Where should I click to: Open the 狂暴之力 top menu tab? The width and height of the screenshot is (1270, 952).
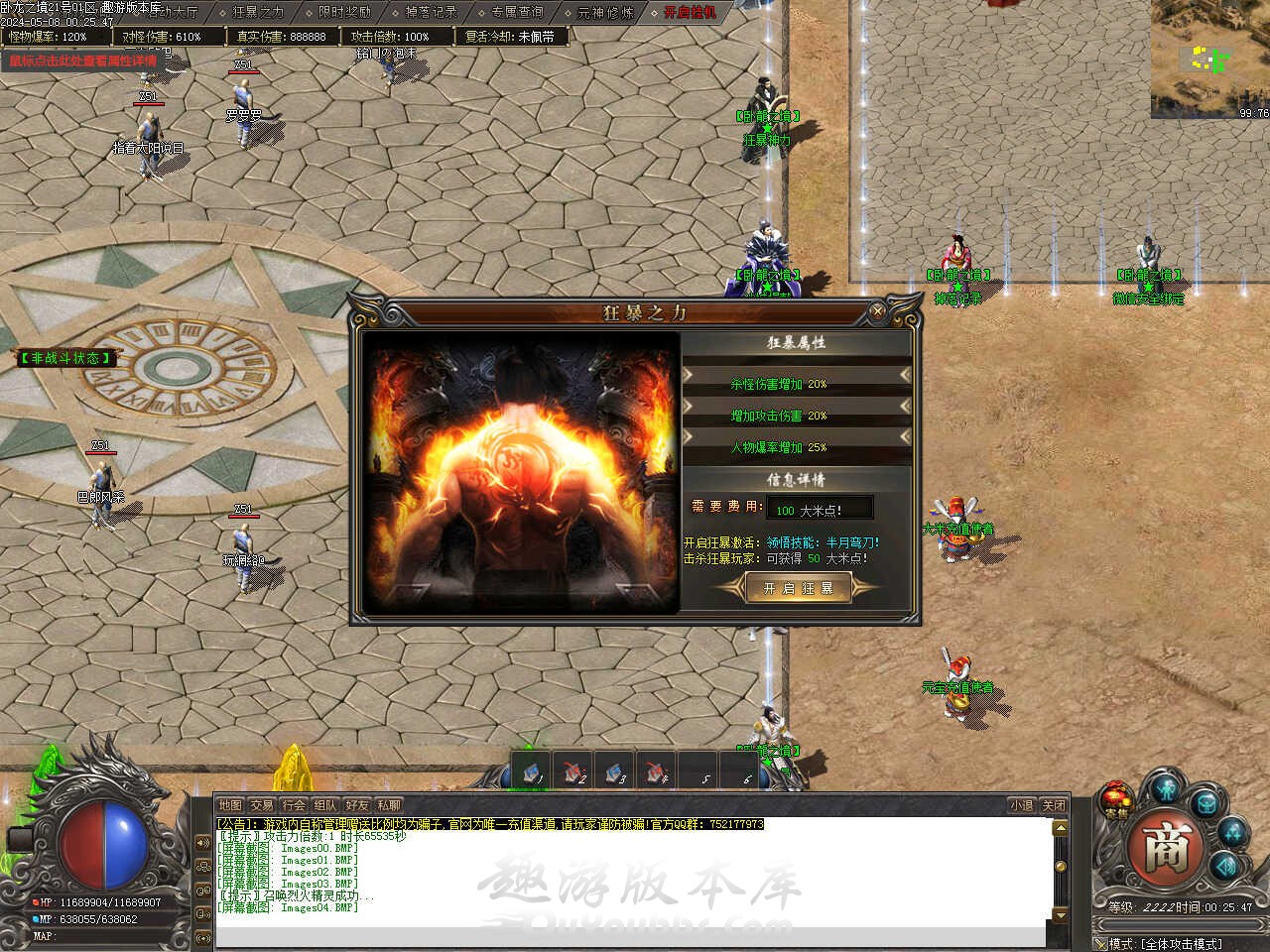pos(258,13)
